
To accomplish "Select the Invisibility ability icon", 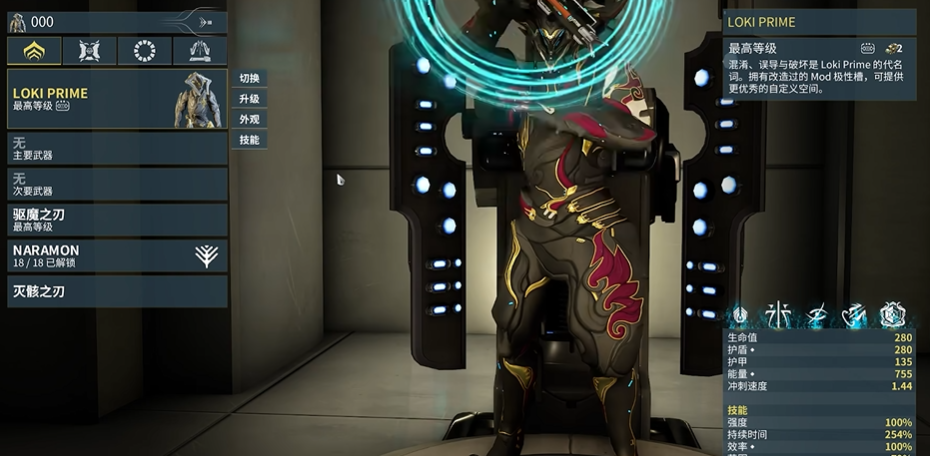I will [817, 316].
